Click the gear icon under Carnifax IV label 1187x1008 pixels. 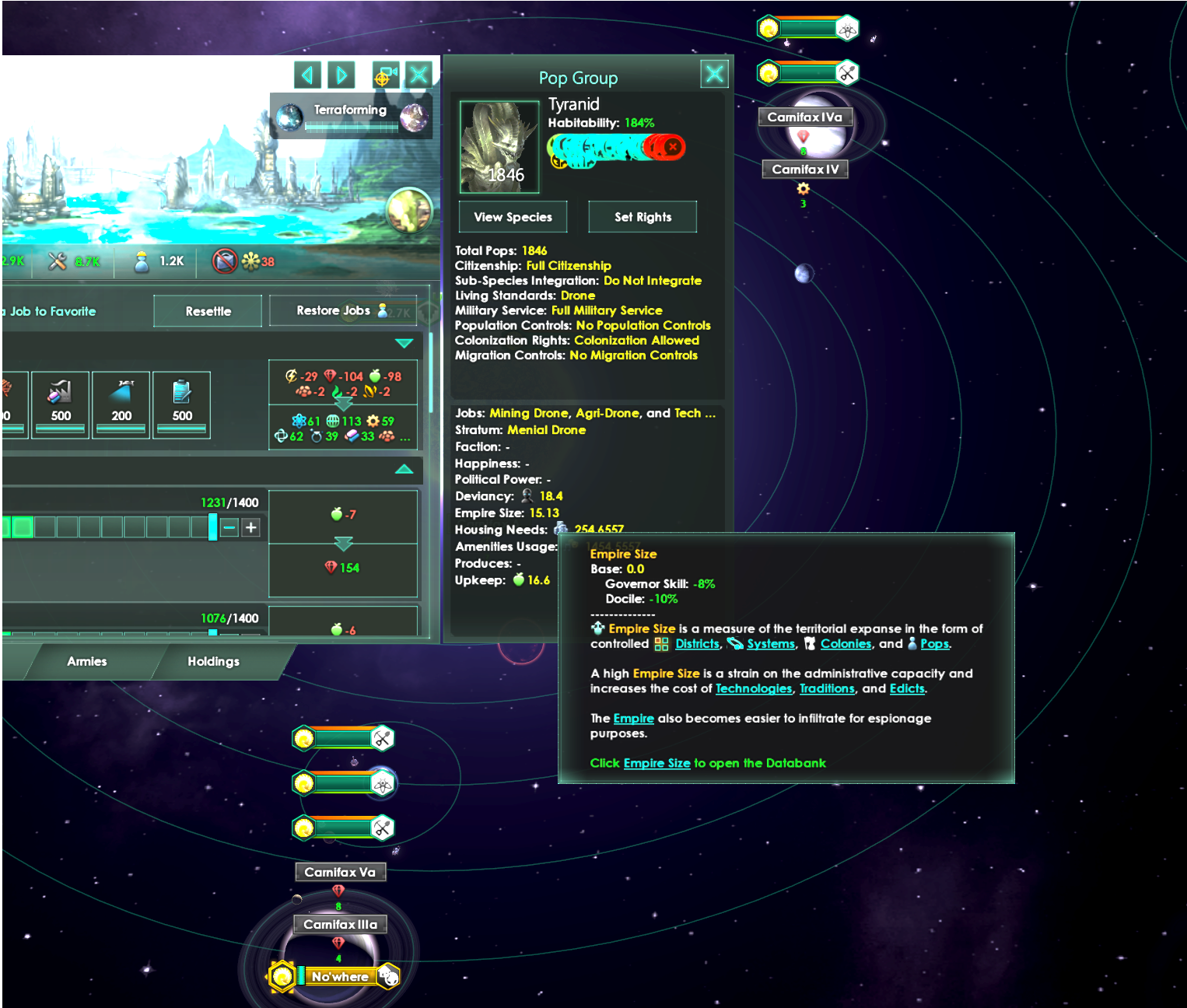click(x=804, y=187)
